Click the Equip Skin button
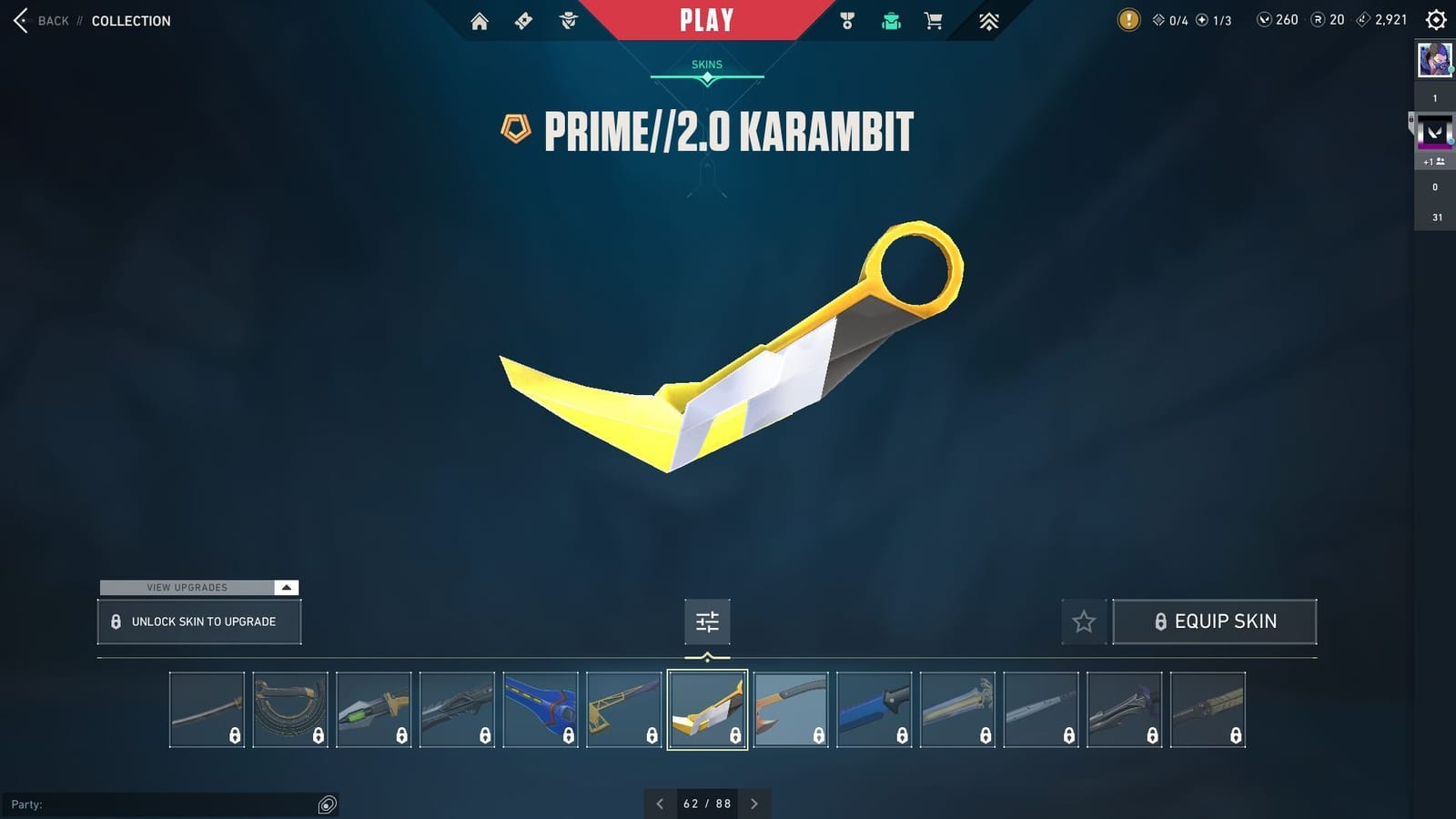Viewport: 1456px width, 819px height. click(x=1215, y=622)
